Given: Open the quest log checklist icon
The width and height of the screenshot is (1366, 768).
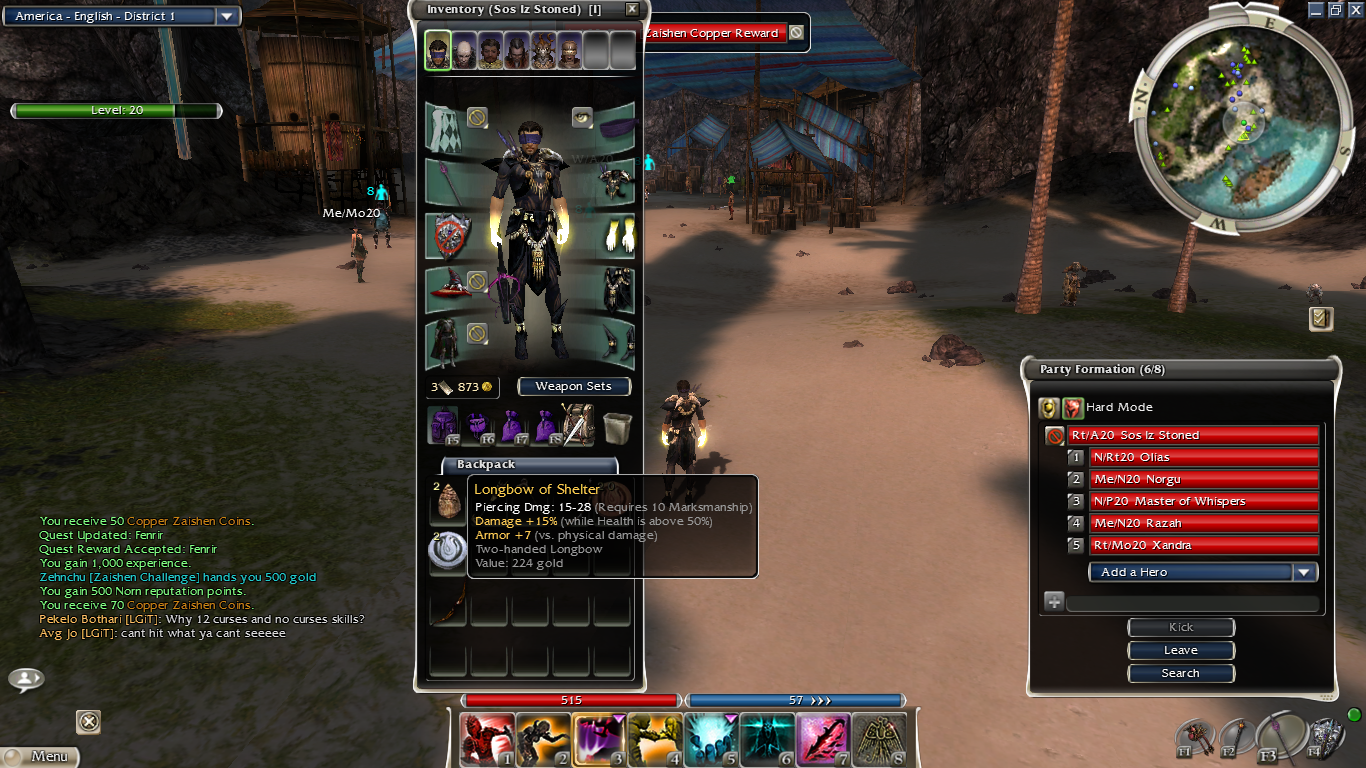Looking at the screenshot, I should pos(1321,318).
